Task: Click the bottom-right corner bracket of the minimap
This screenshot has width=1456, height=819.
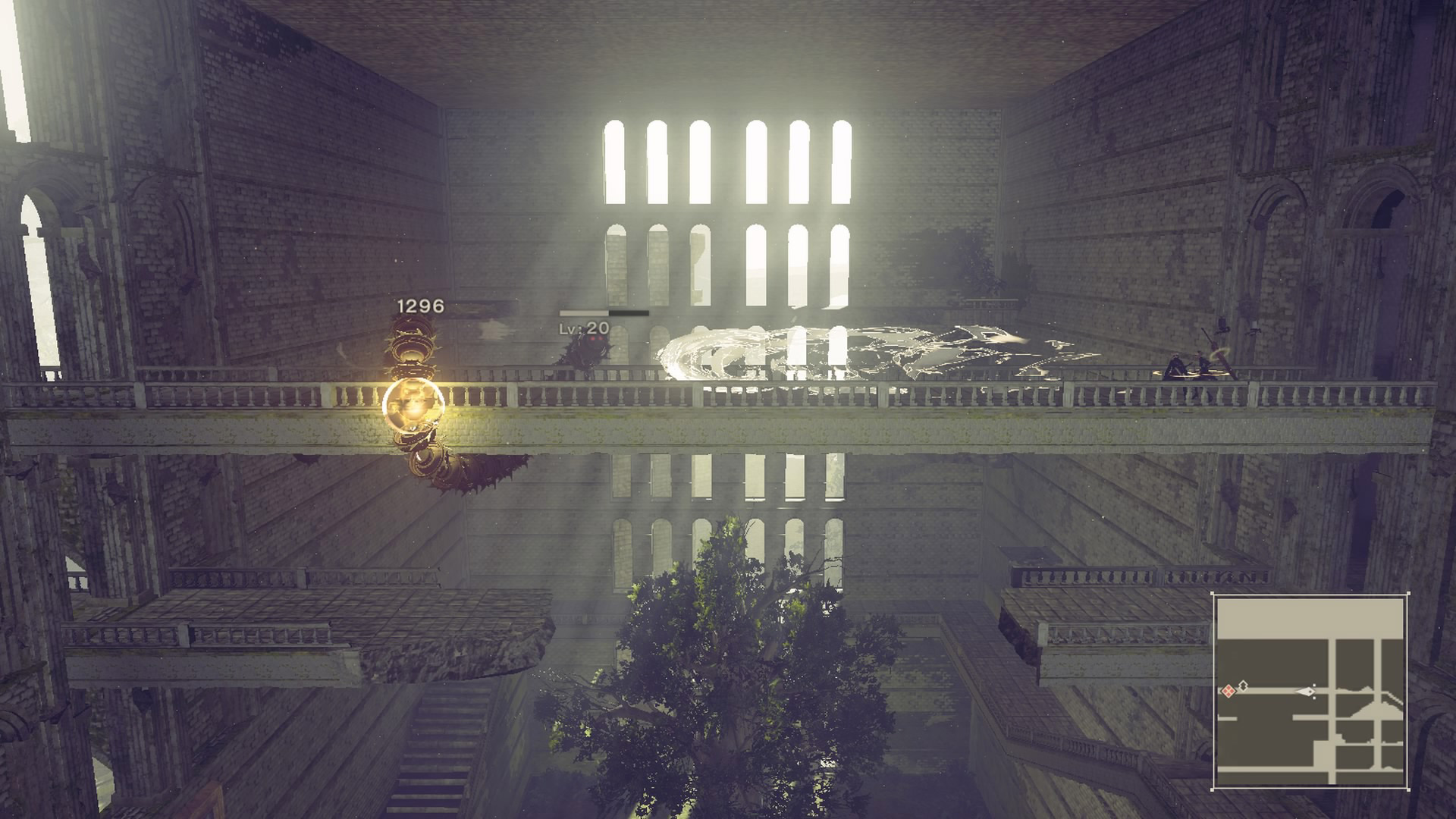Action: (1409, 789)
